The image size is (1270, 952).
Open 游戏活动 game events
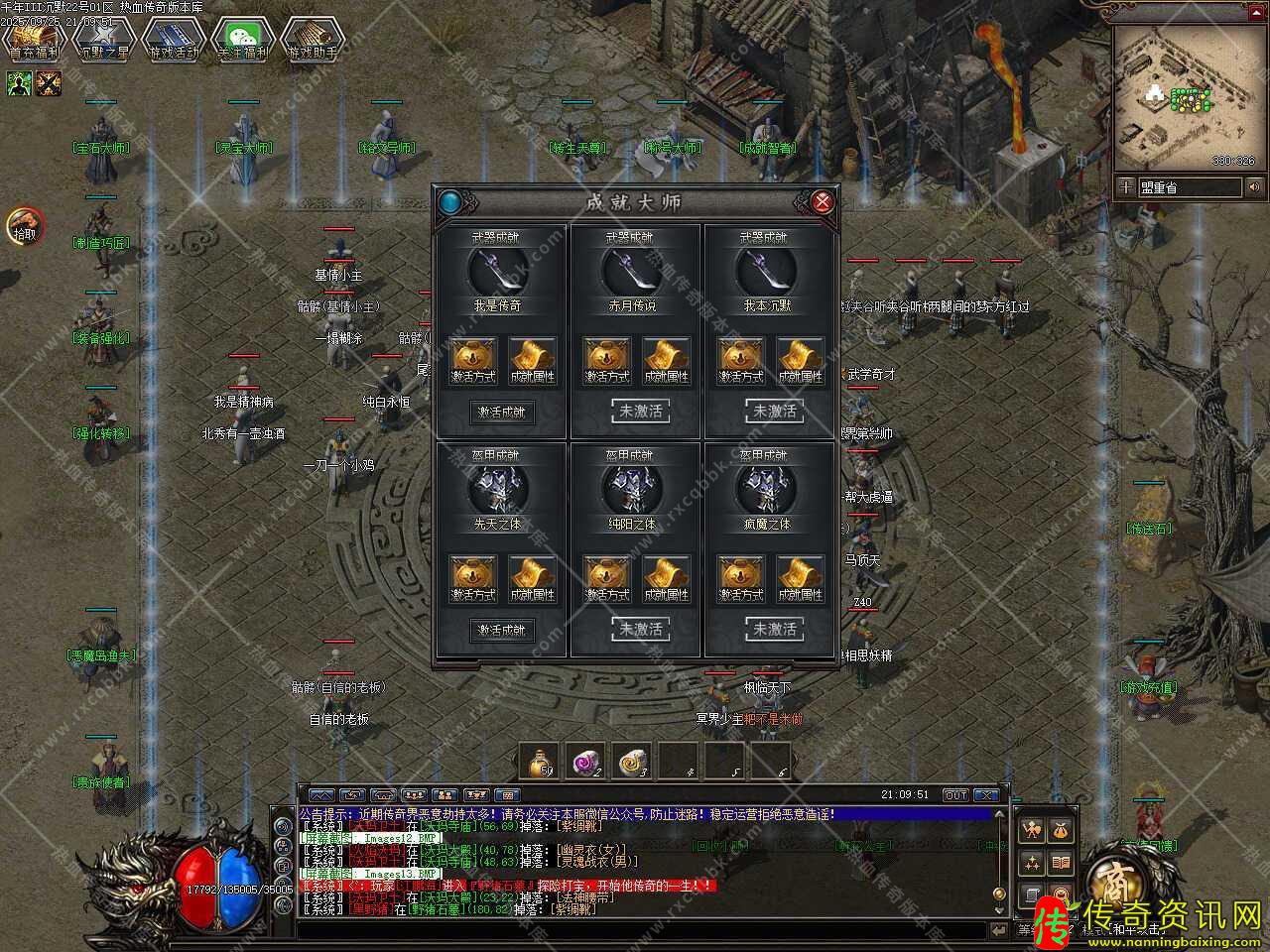tap(173, 40)
